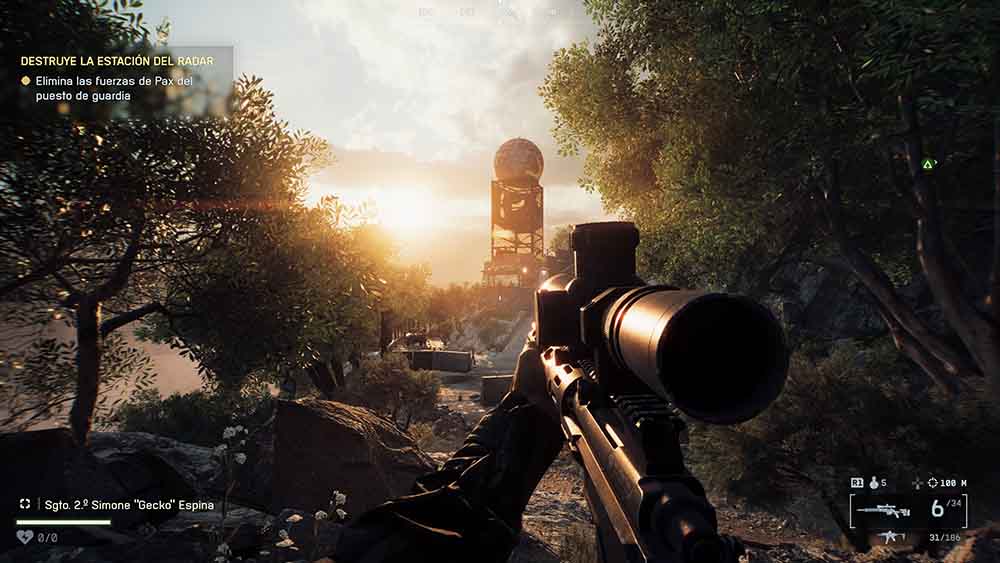Select the sniper rifle primary weapon icon
Viewport: 1000px width, 563px height.
coord(883,510)
